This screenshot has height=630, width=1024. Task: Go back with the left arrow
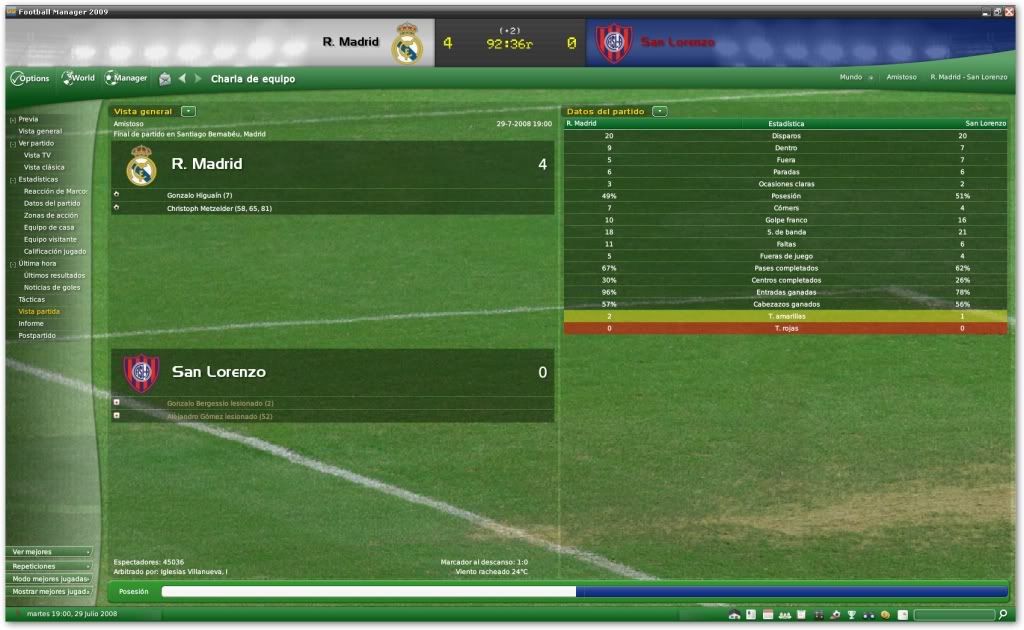pyautogui.click(x=182, y=79)
